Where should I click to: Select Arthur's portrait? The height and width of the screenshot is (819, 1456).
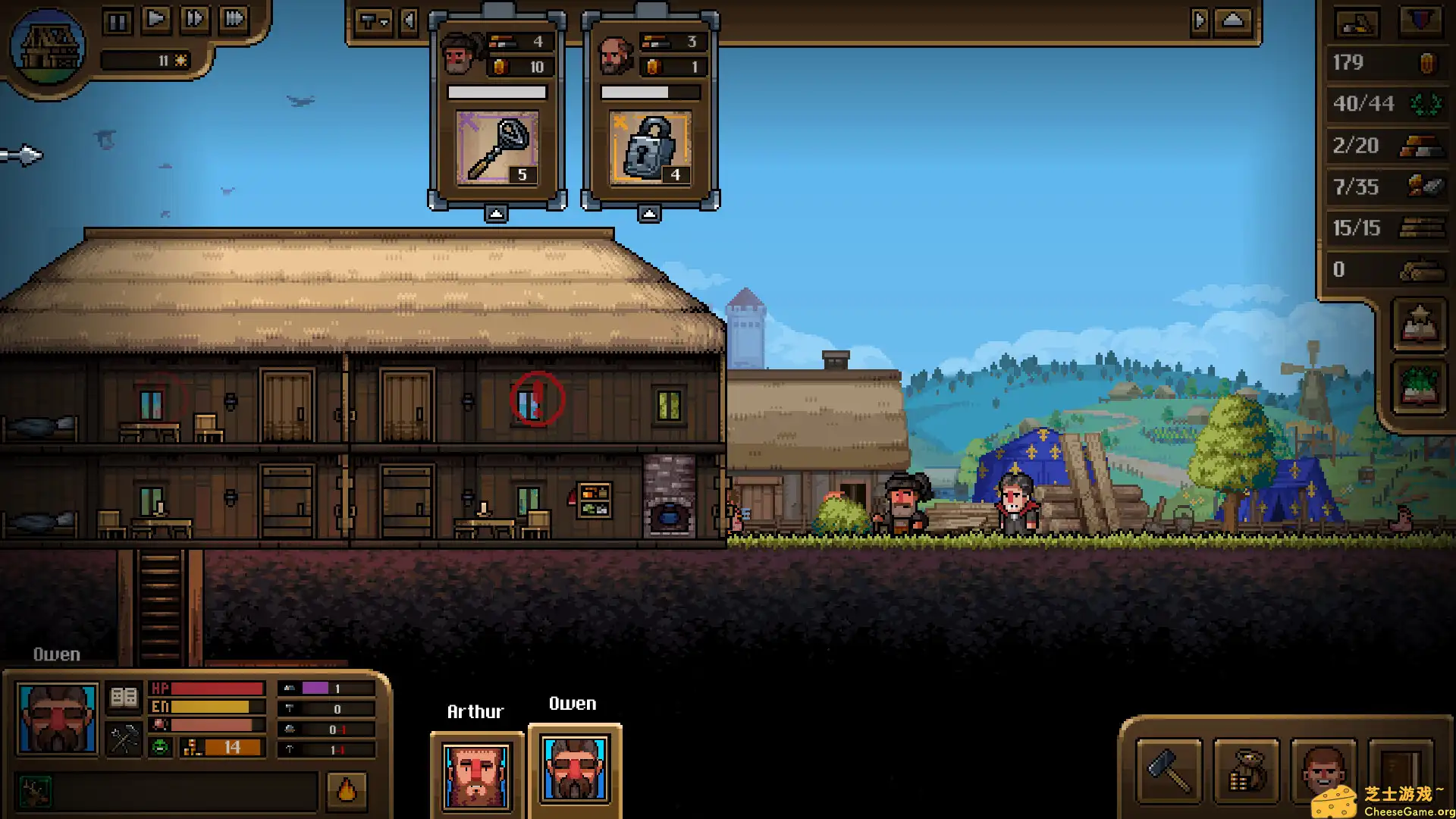476,775
